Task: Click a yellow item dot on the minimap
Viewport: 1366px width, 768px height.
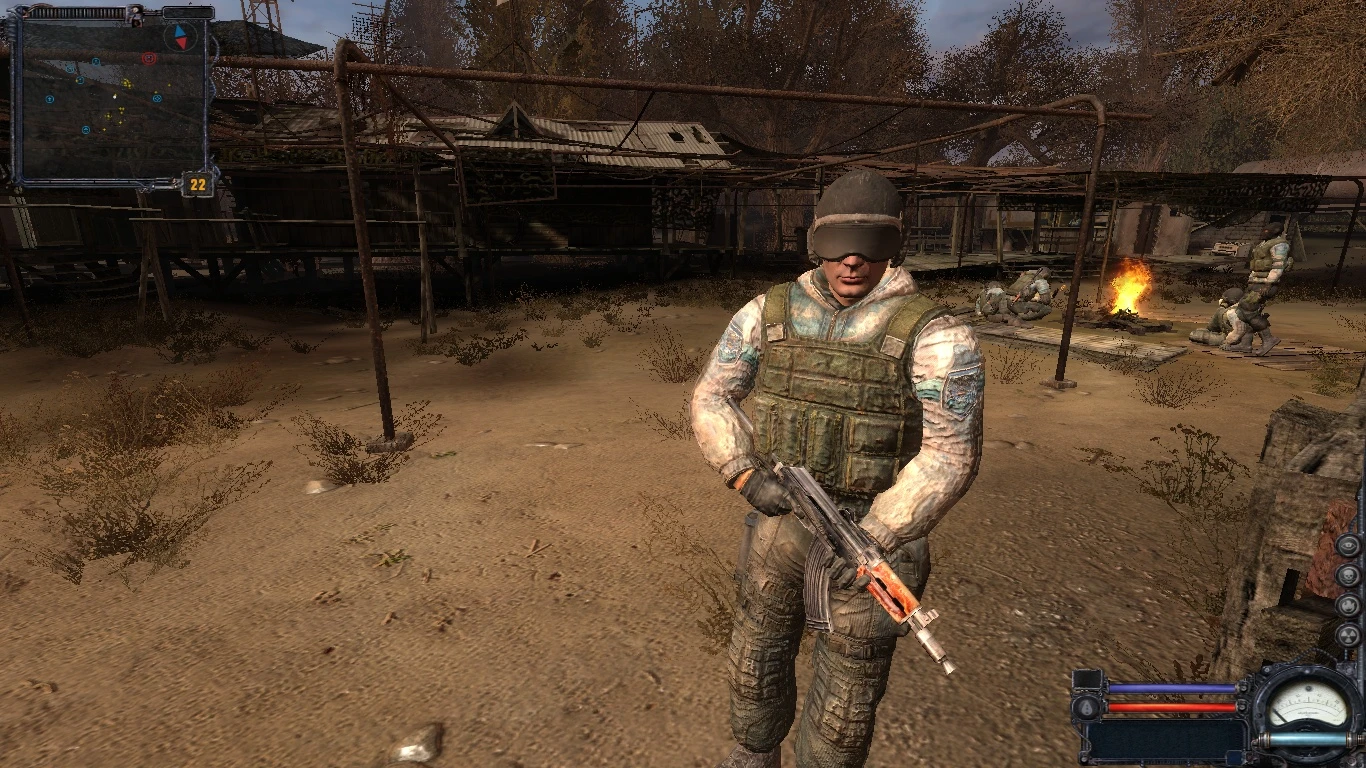Action: coord(127,83)
